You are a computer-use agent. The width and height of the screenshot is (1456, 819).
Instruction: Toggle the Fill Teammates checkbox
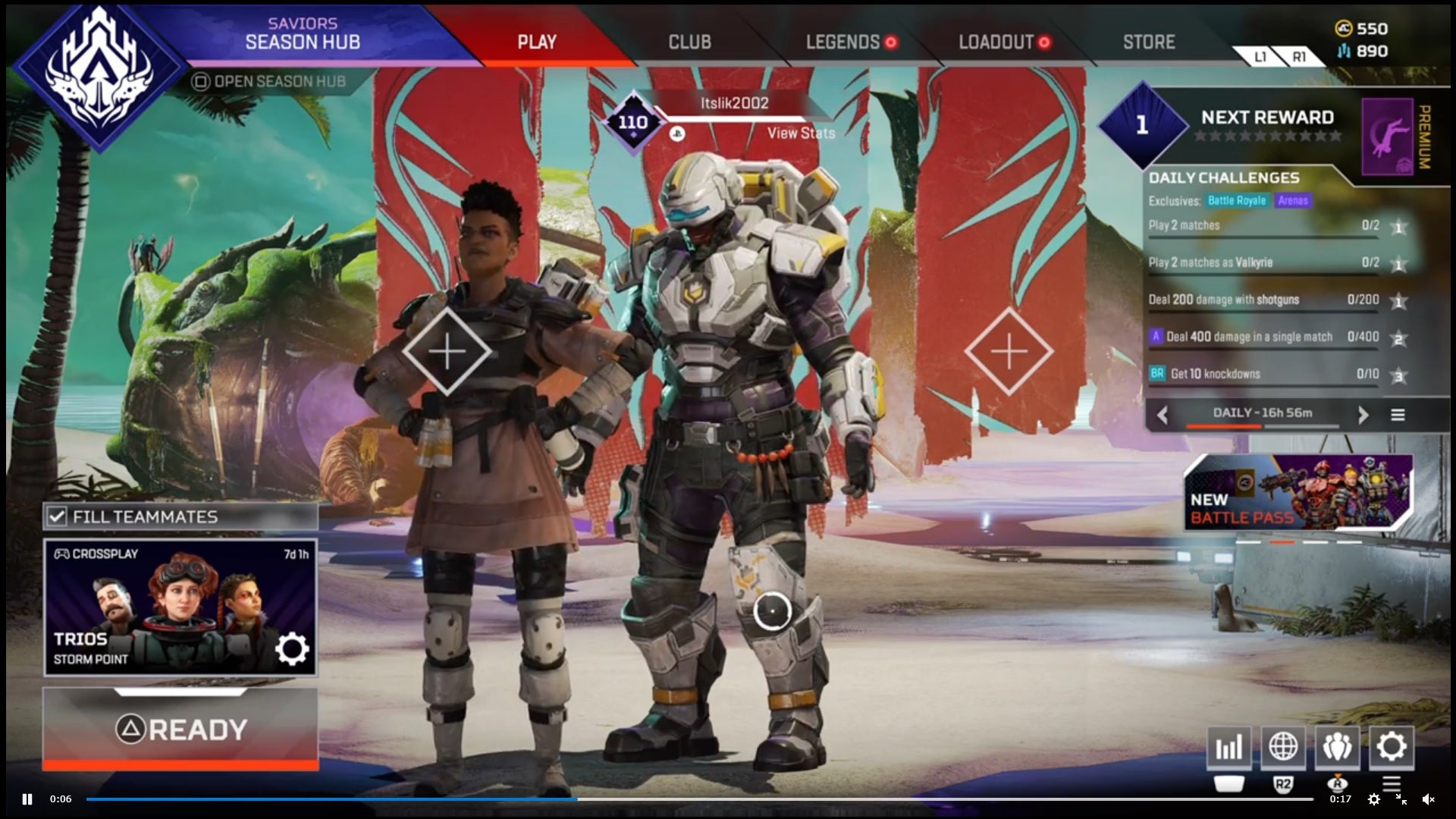(58, 516)
